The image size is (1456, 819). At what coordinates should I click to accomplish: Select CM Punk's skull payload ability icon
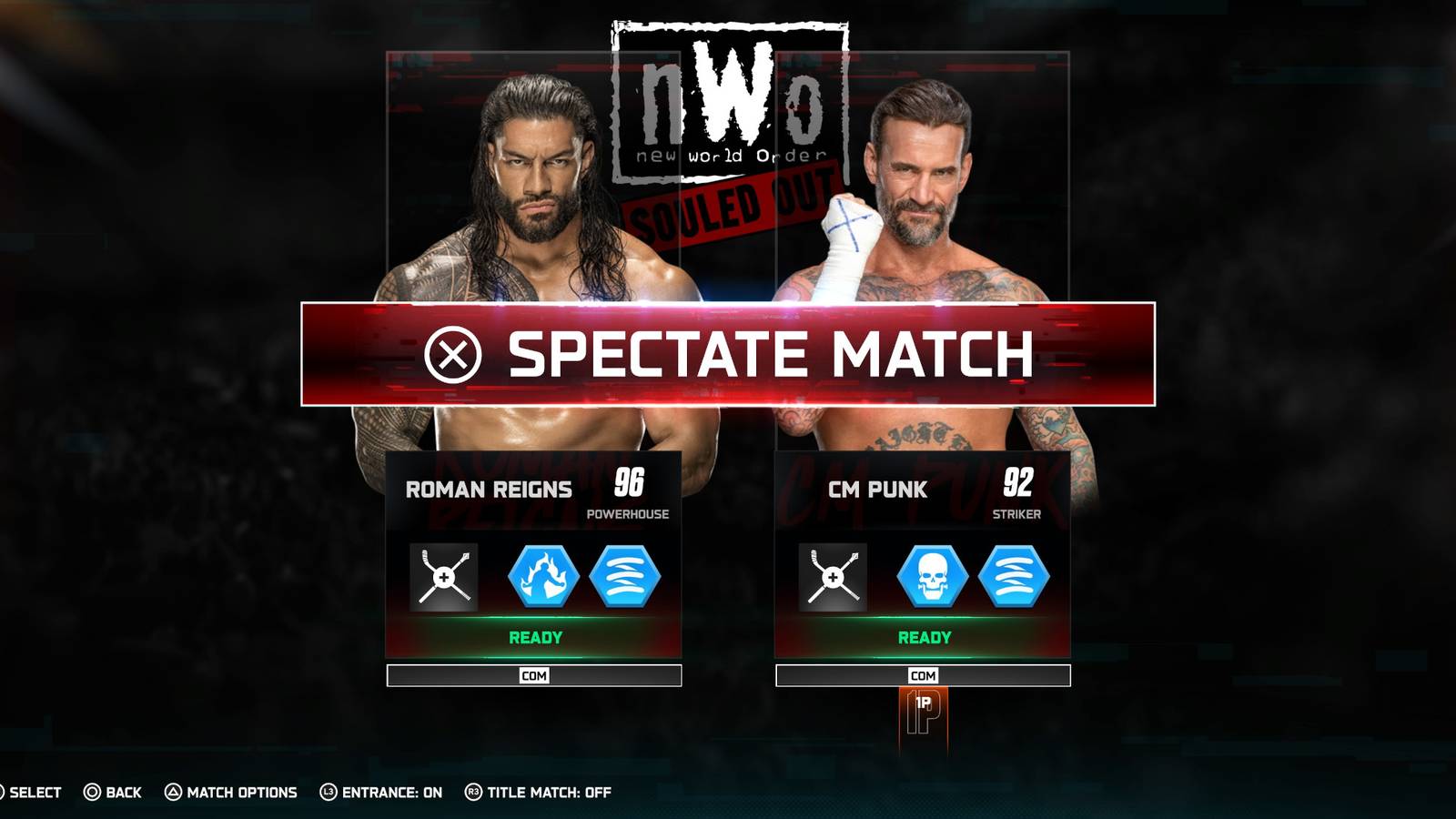point(934,577)
